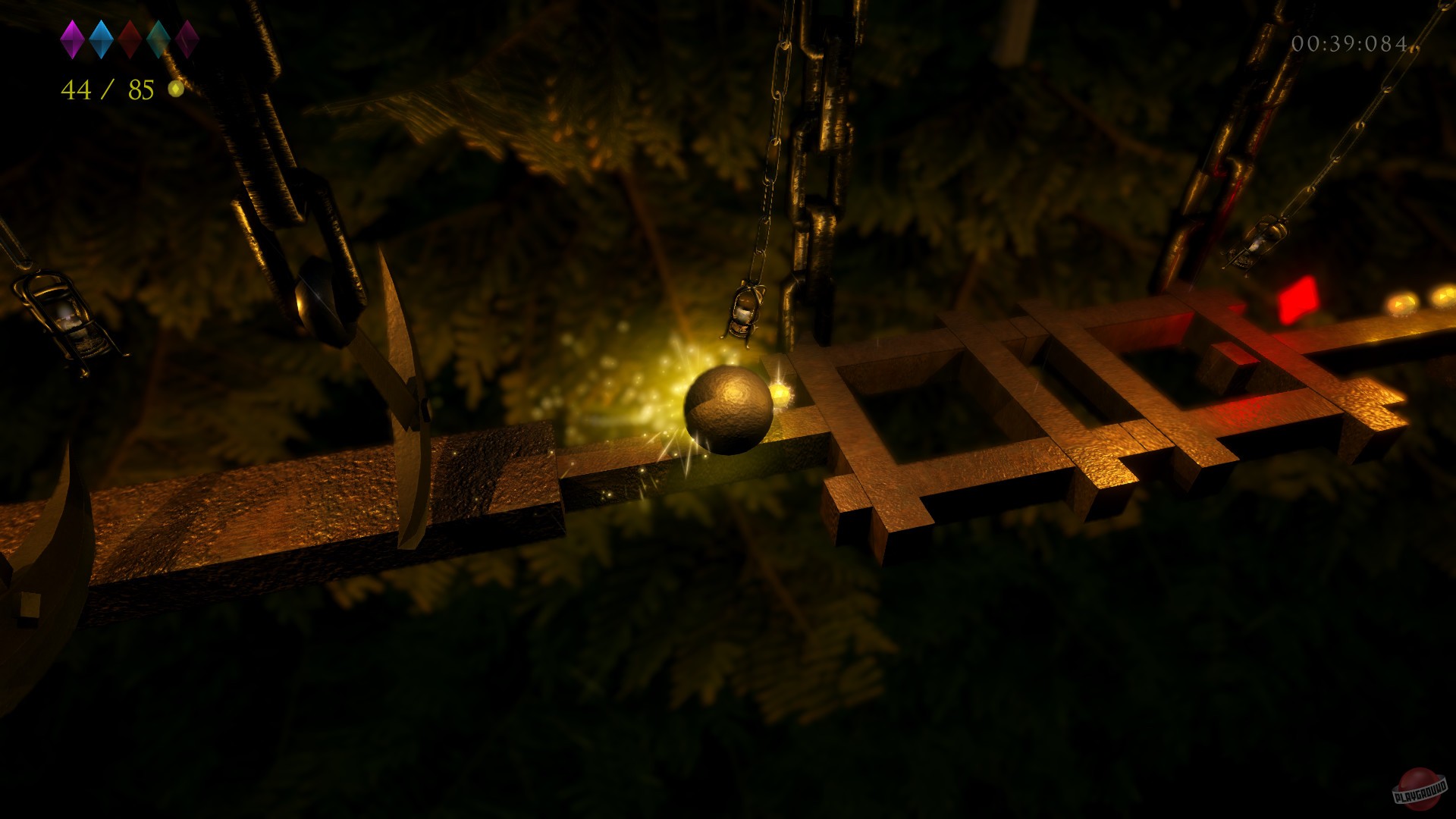Click the metal ball on the wooden beam
Screen dimensions: 1456x819
pos(728,409)
